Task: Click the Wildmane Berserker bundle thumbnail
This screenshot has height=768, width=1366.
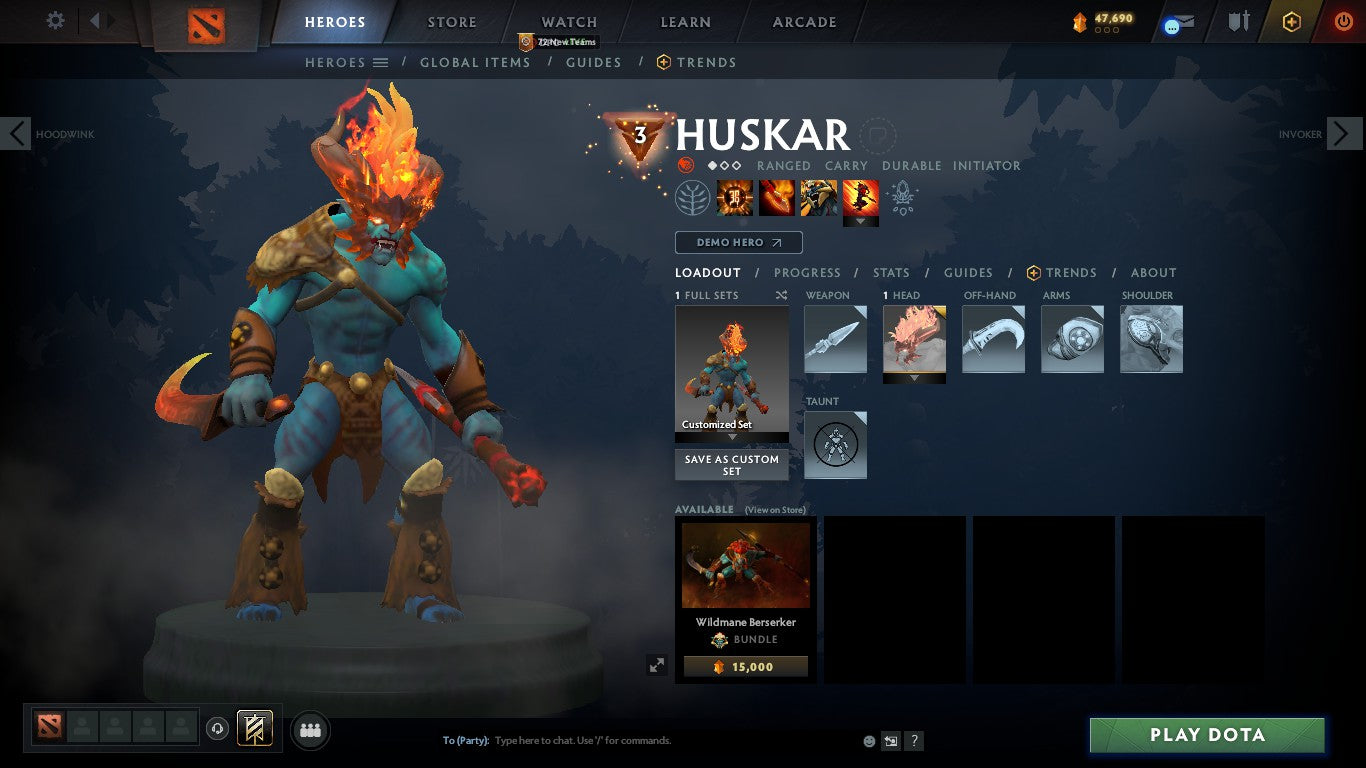Action: click(x=745, y=565)
